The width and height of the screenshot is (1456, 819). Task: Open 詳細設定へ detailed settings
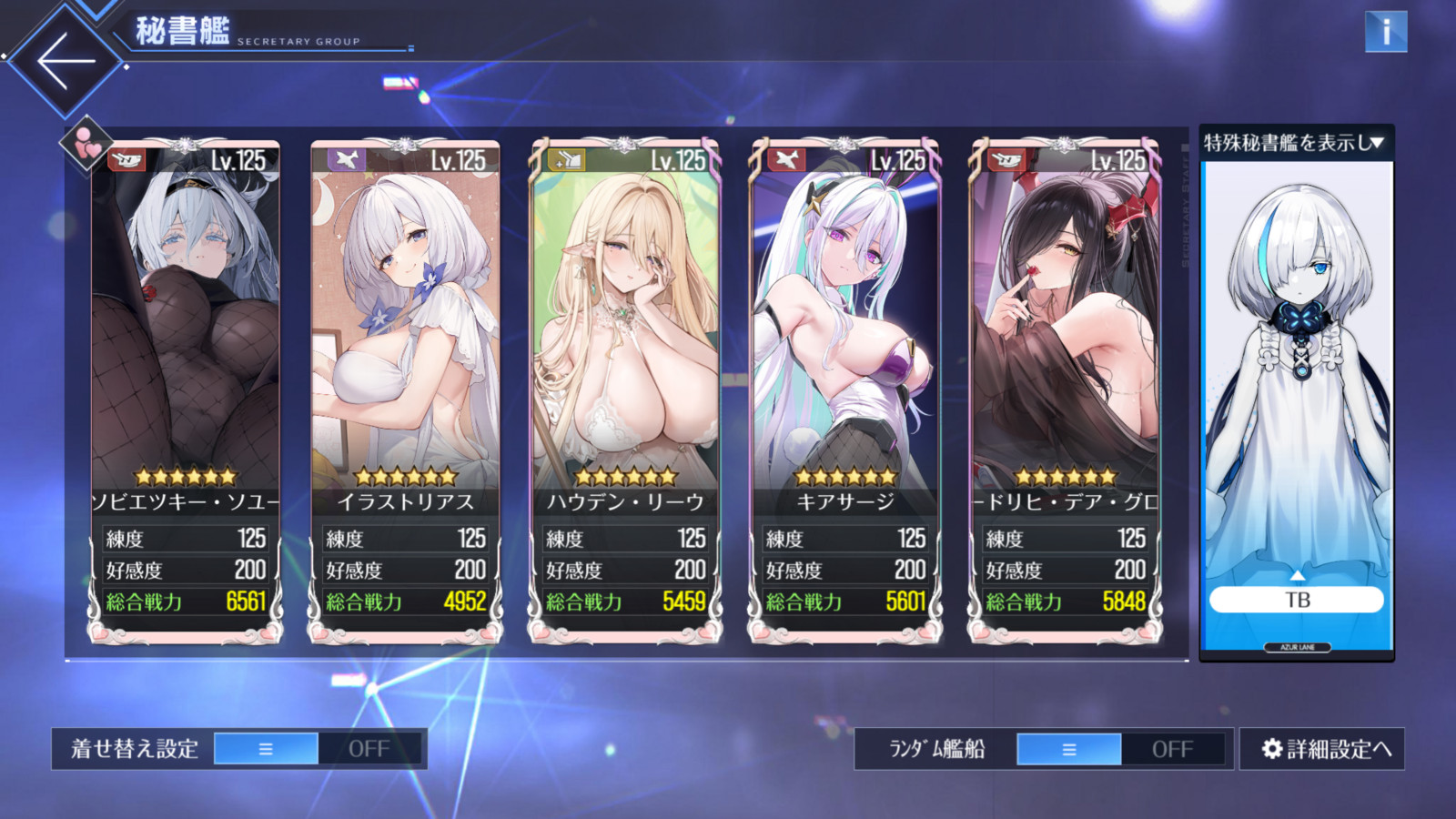point(1324,749)
